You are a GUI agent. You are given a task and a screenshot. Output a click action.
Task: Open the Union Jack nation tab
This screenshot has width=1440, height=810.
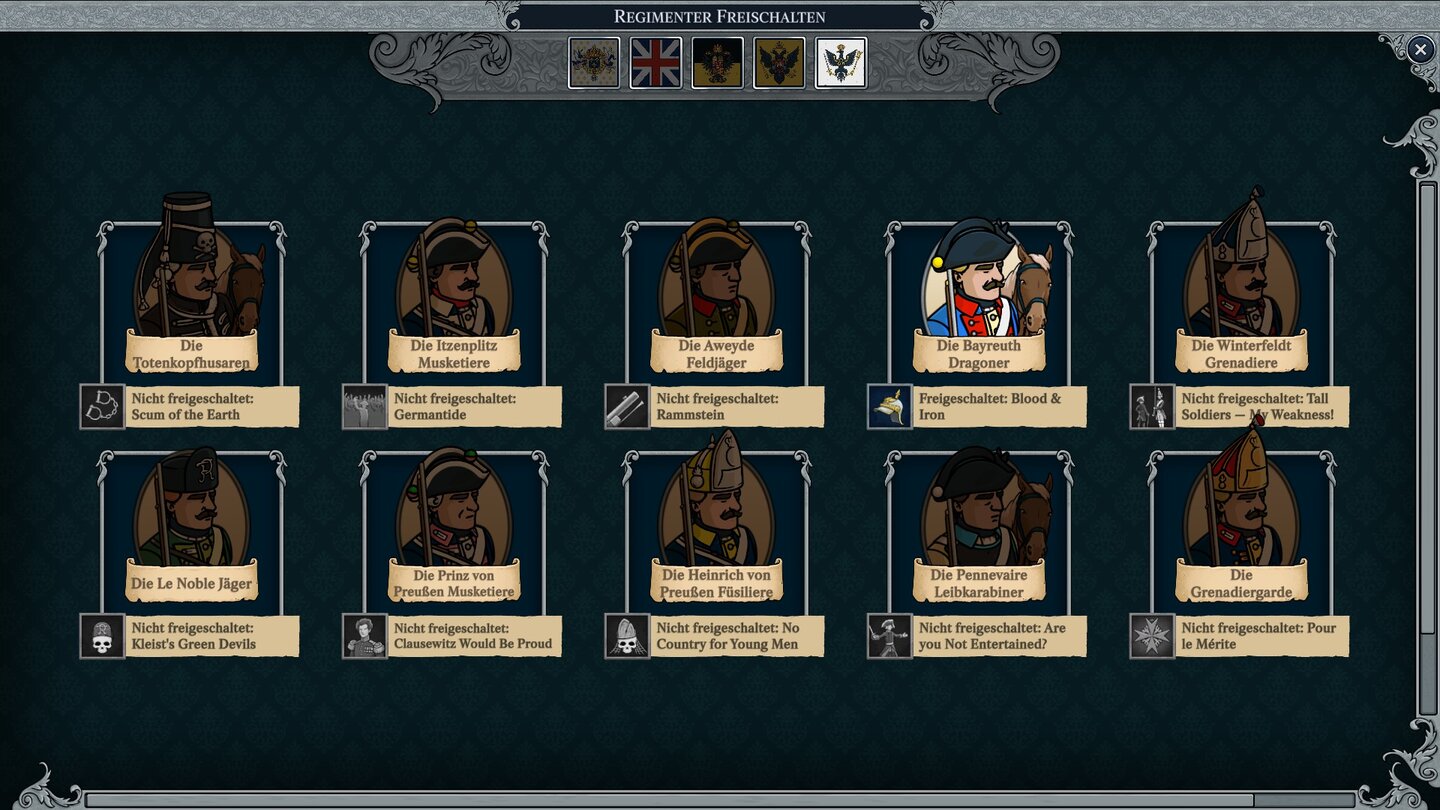pyautogui.click(x=656, y=60)
